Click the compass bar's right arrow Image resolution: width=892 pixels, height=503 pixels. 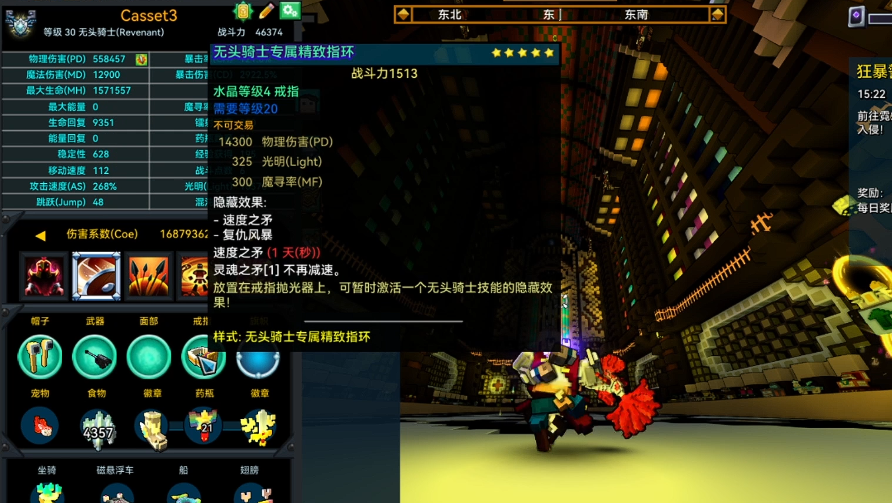pos(717,14)
